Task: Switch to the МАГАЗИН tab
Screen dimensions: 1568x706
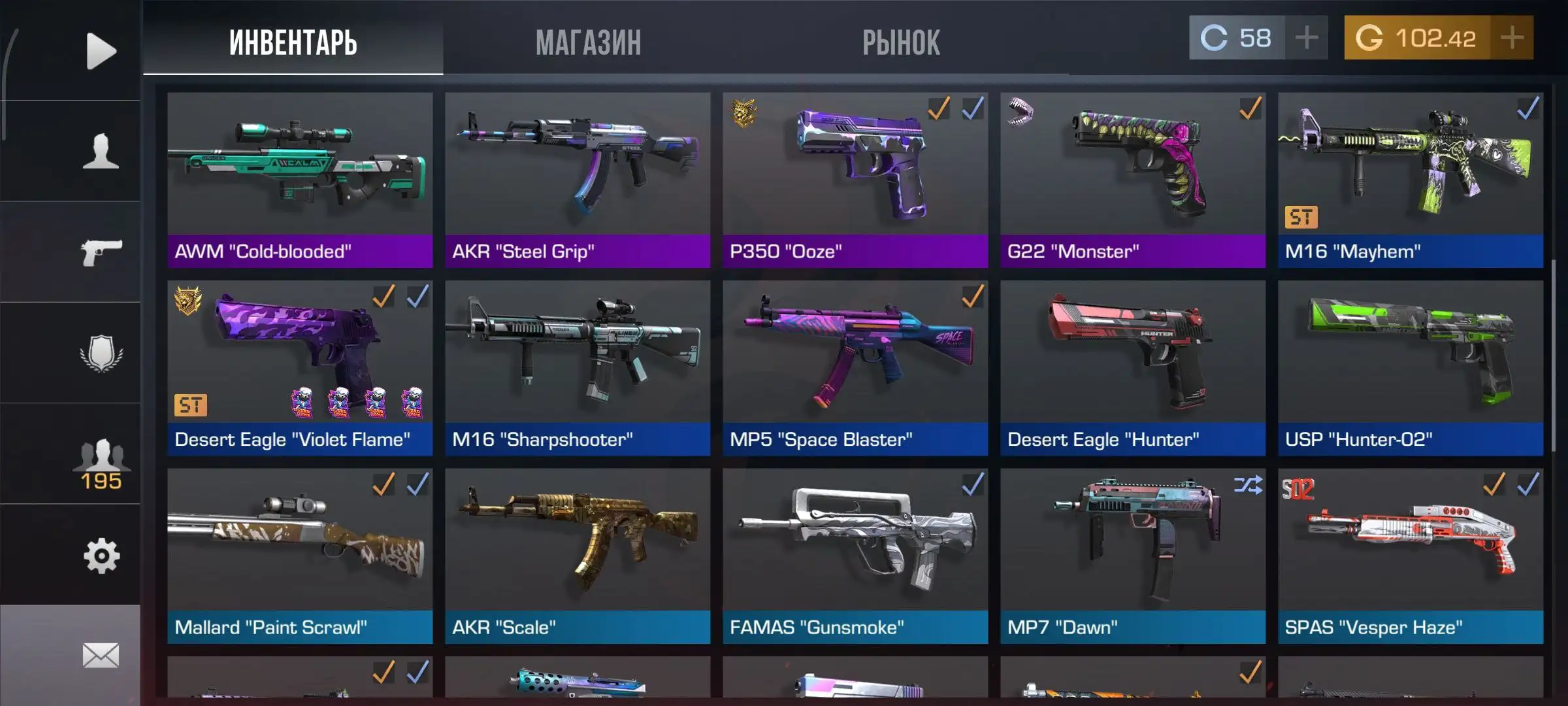Action: [x=588, y=42]
